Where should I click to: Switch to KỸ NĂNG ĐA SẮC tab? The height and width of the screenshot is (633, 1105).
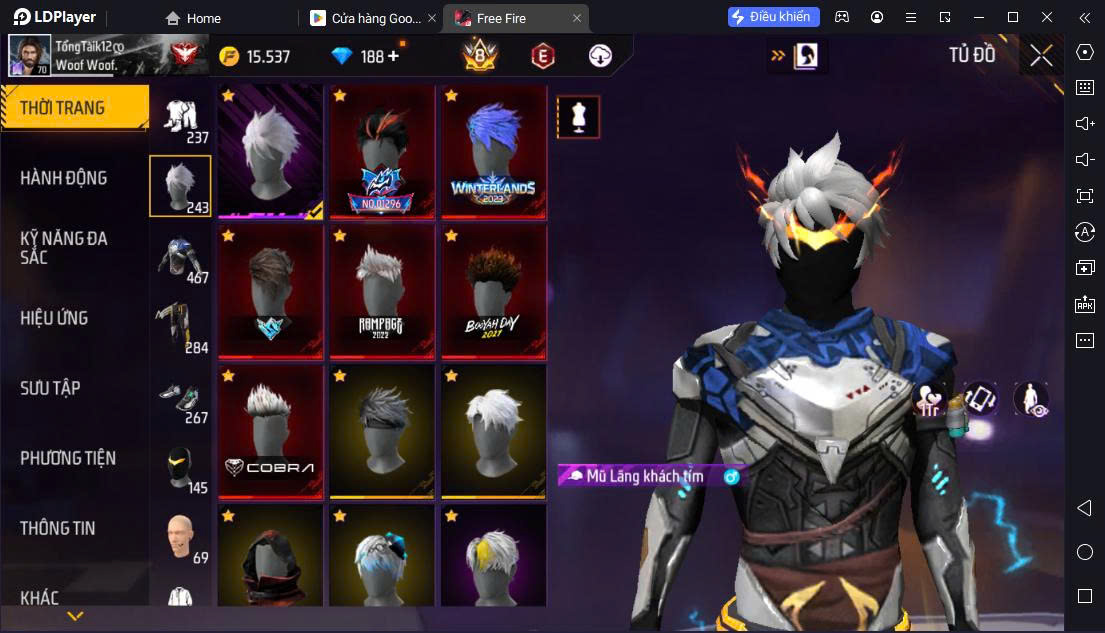[x=64, y=247]
